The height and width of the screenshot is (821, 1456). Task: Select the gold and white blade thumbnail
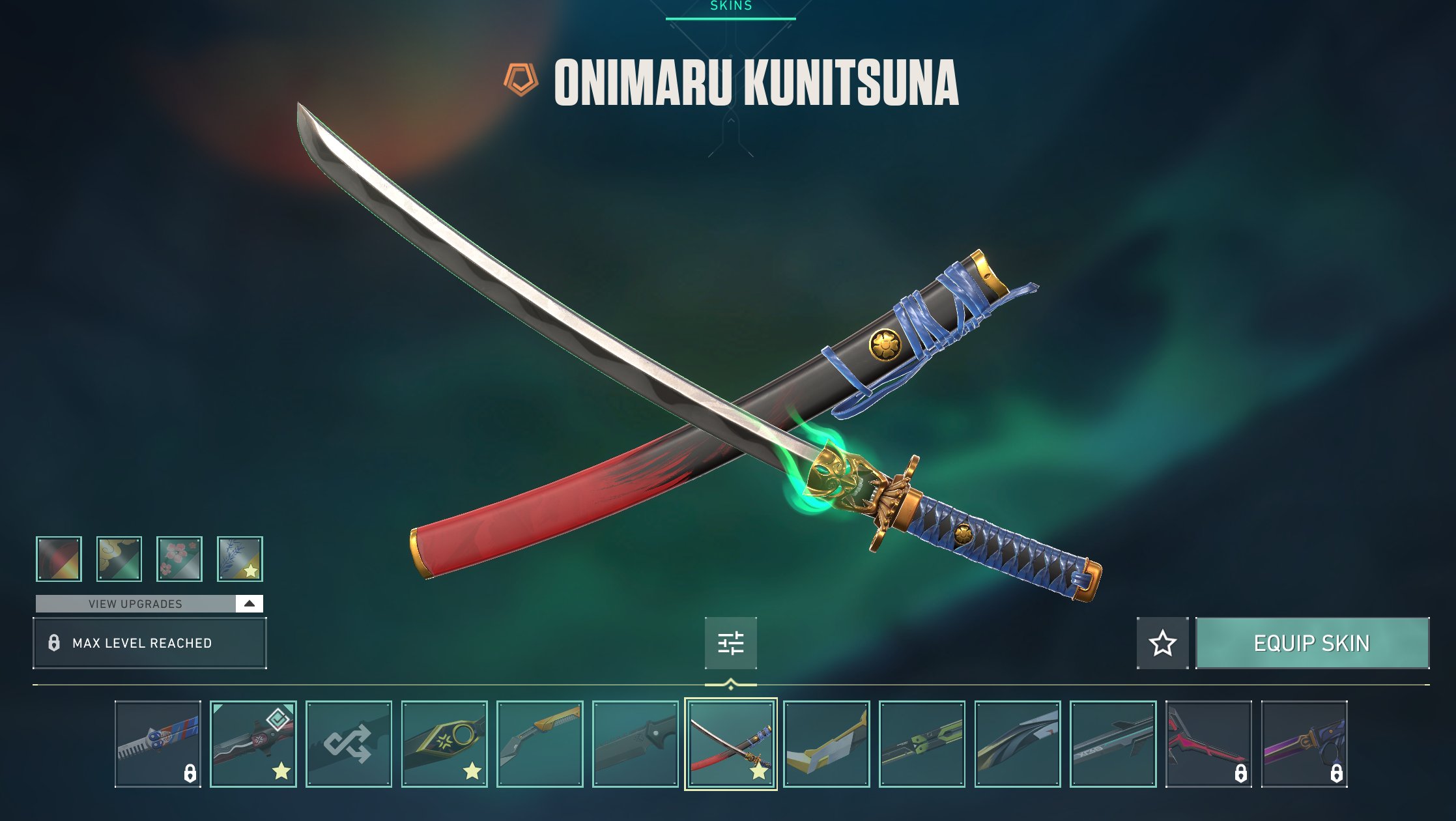tap(826, 743)
